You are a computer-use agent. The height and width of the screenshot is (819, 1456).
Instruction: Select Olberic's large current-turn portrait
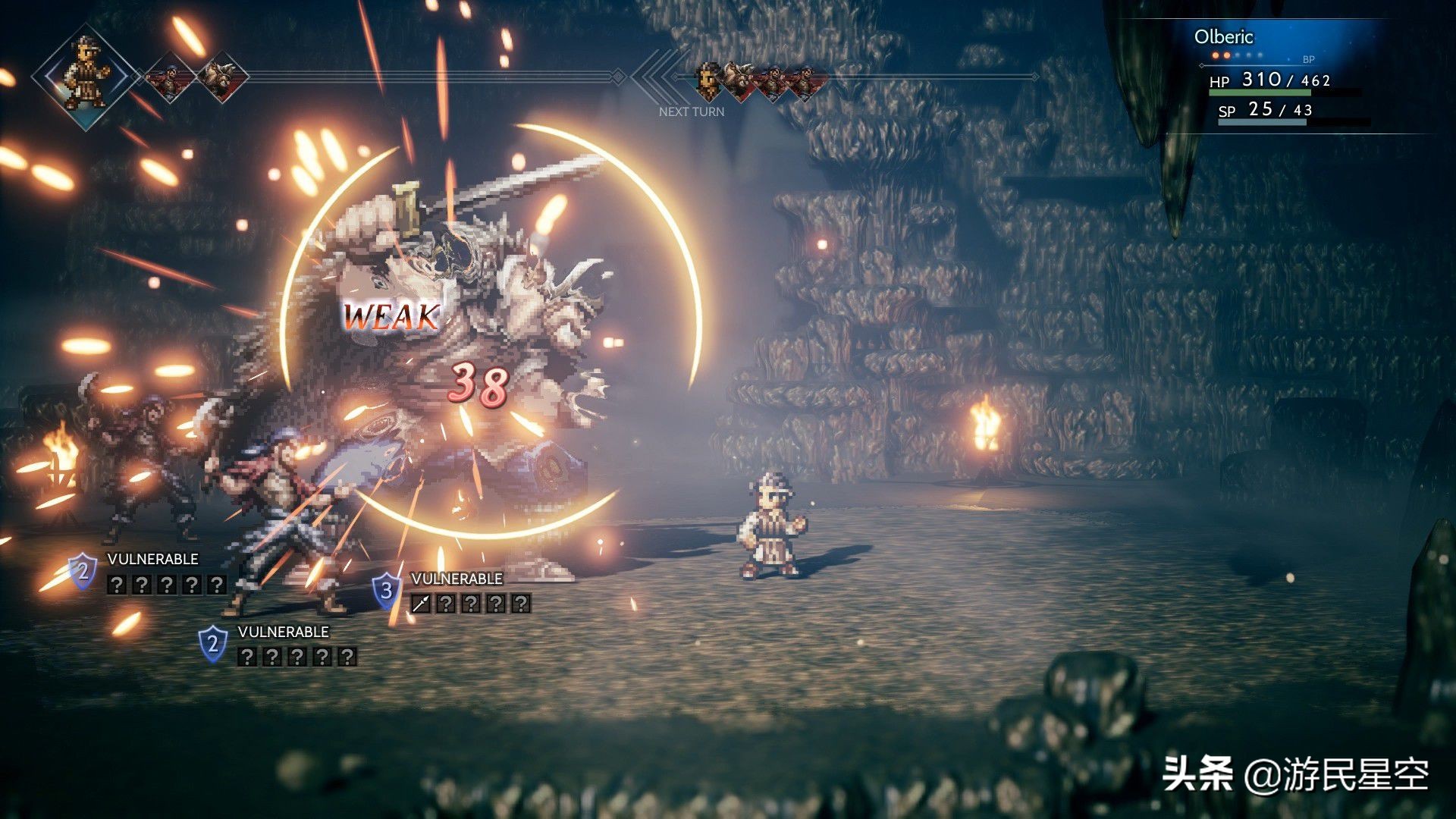[x=86, y=76]
